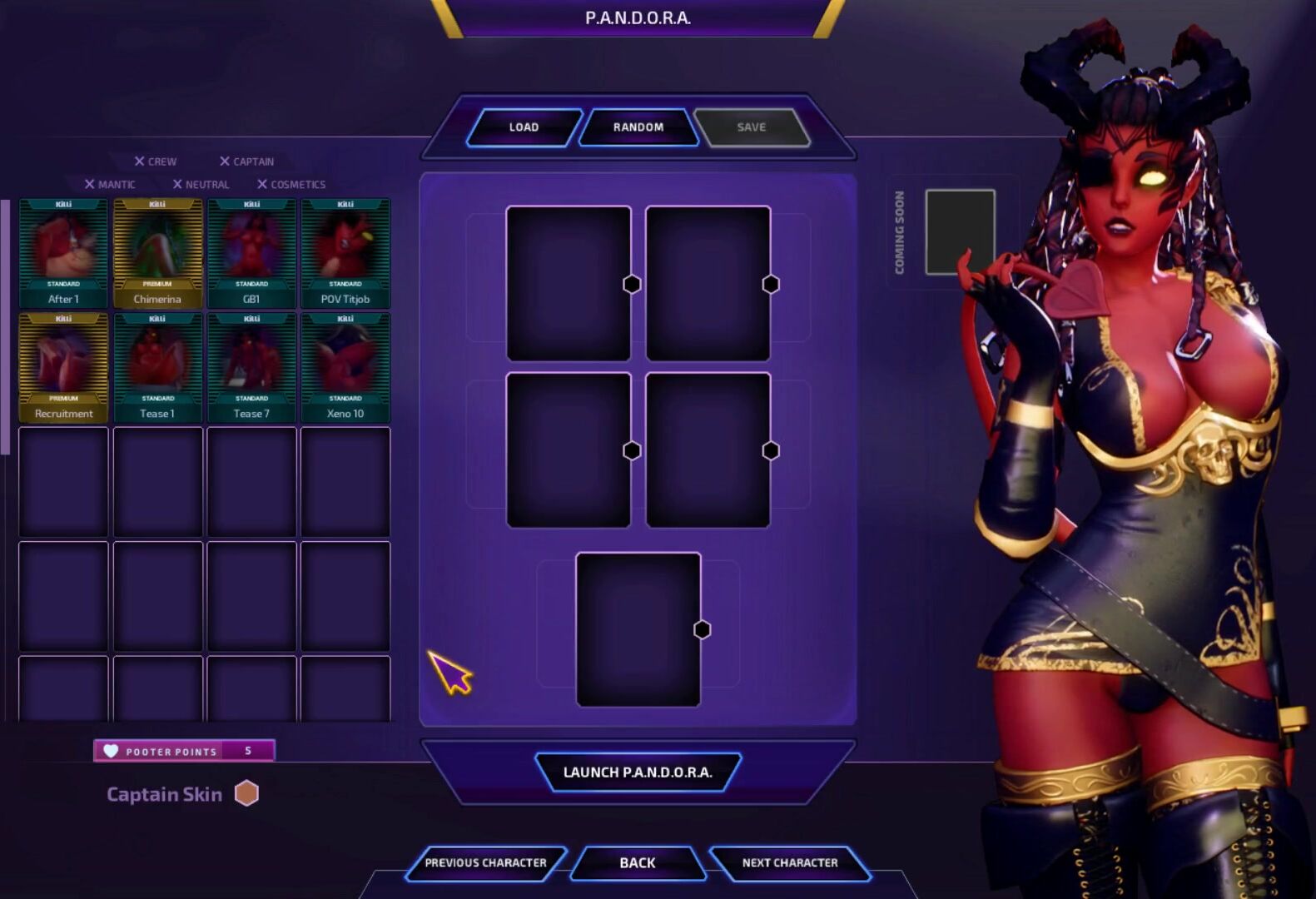The width and height of the screenshot is (1316, 899).
Task: Pick the Tease 7 card
Action: click(x=251, y=368)
